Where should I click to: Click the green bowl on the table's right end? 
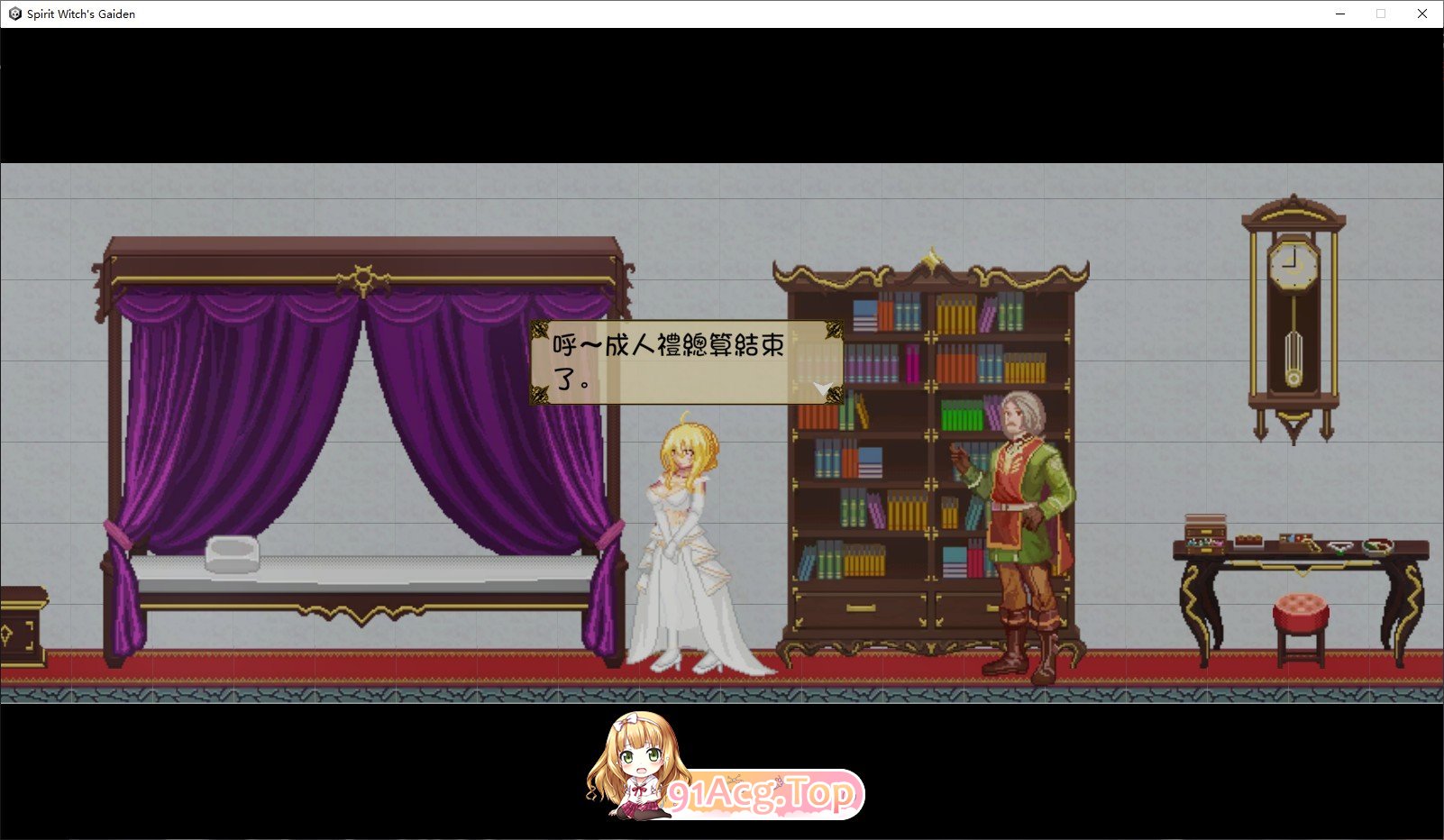[1377, 547]
